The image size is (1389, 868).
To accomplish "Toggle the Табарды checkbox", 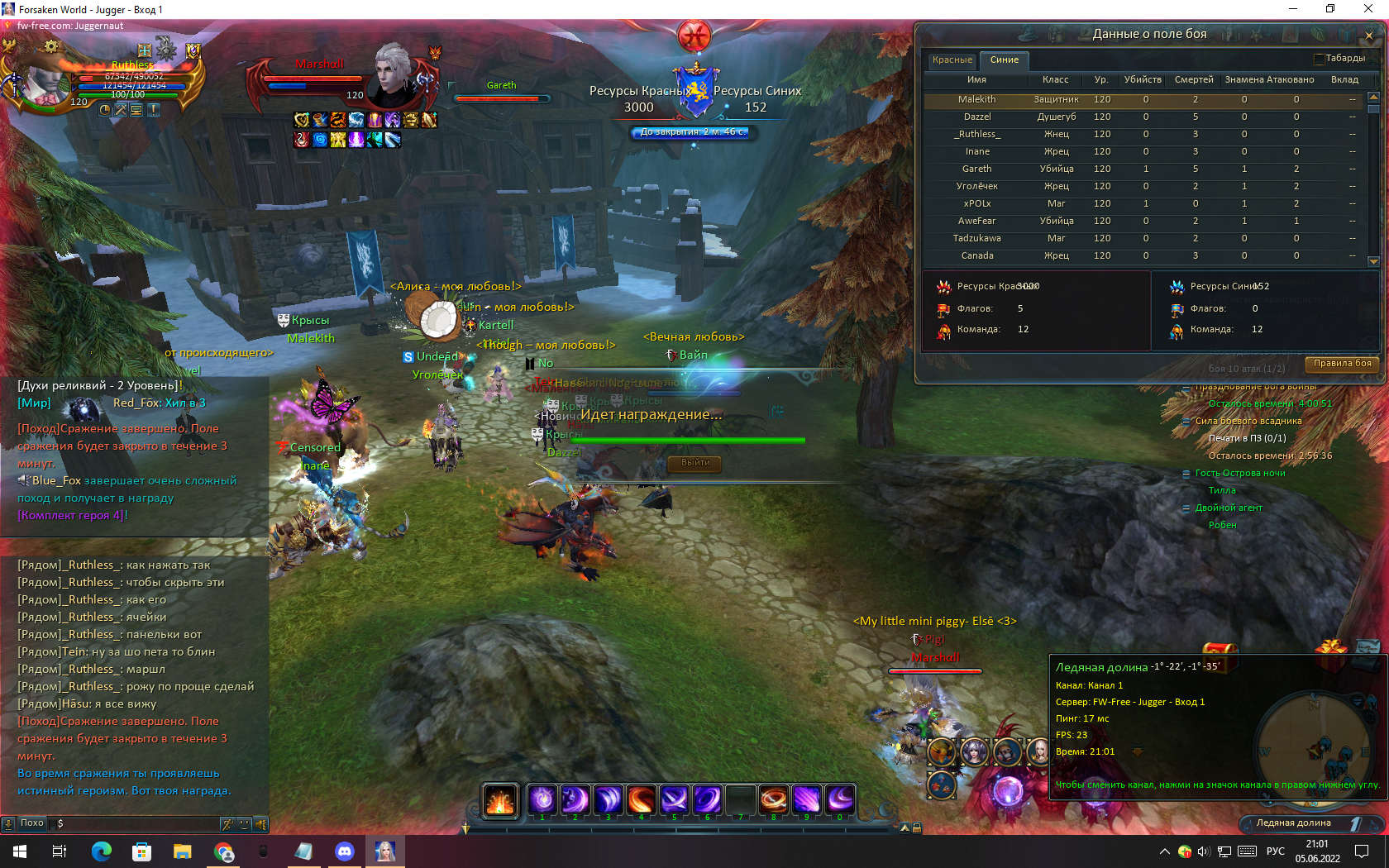I will [x=1319, y=59].
